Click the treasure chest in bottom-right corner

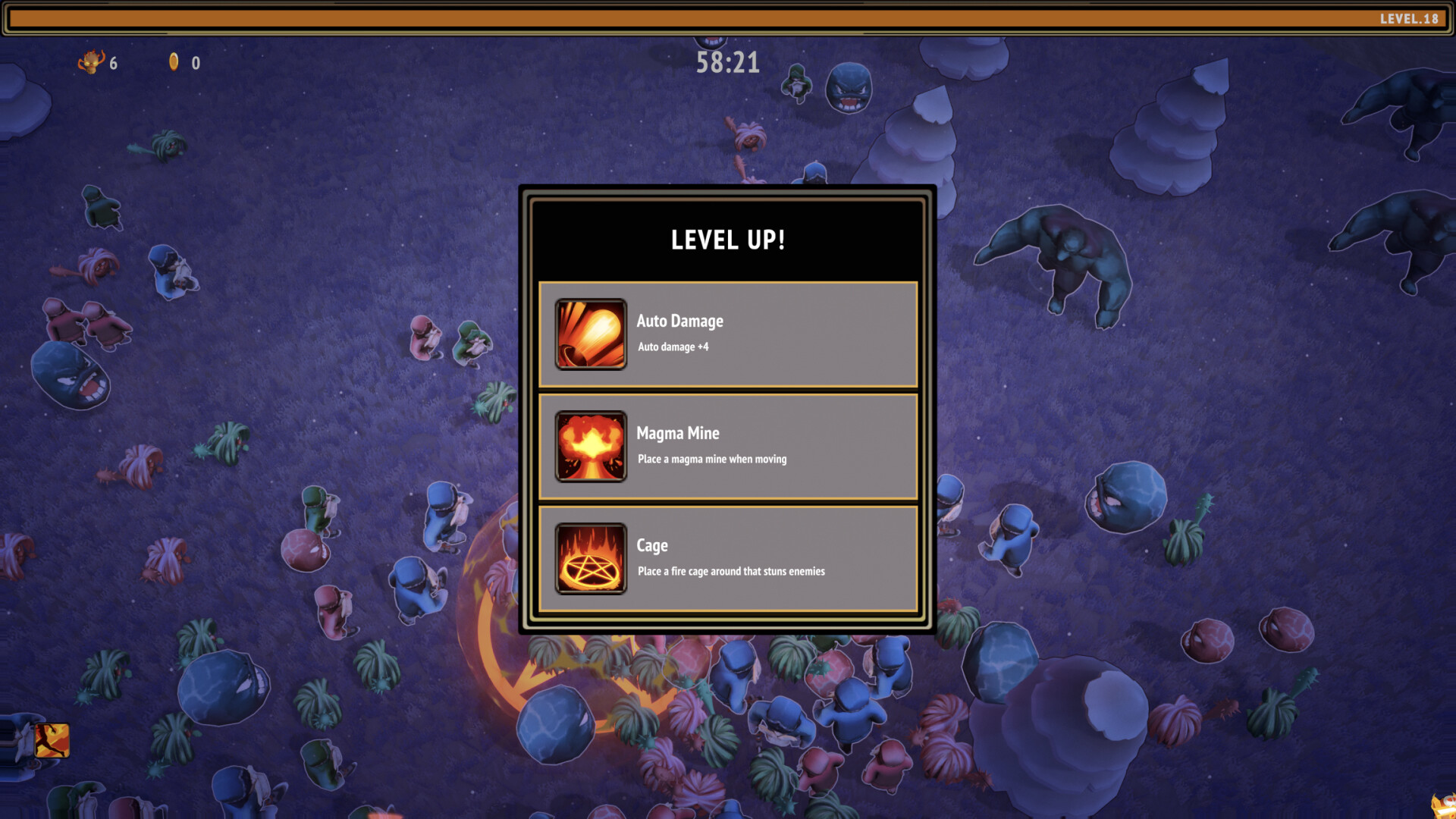point(1443,805)
